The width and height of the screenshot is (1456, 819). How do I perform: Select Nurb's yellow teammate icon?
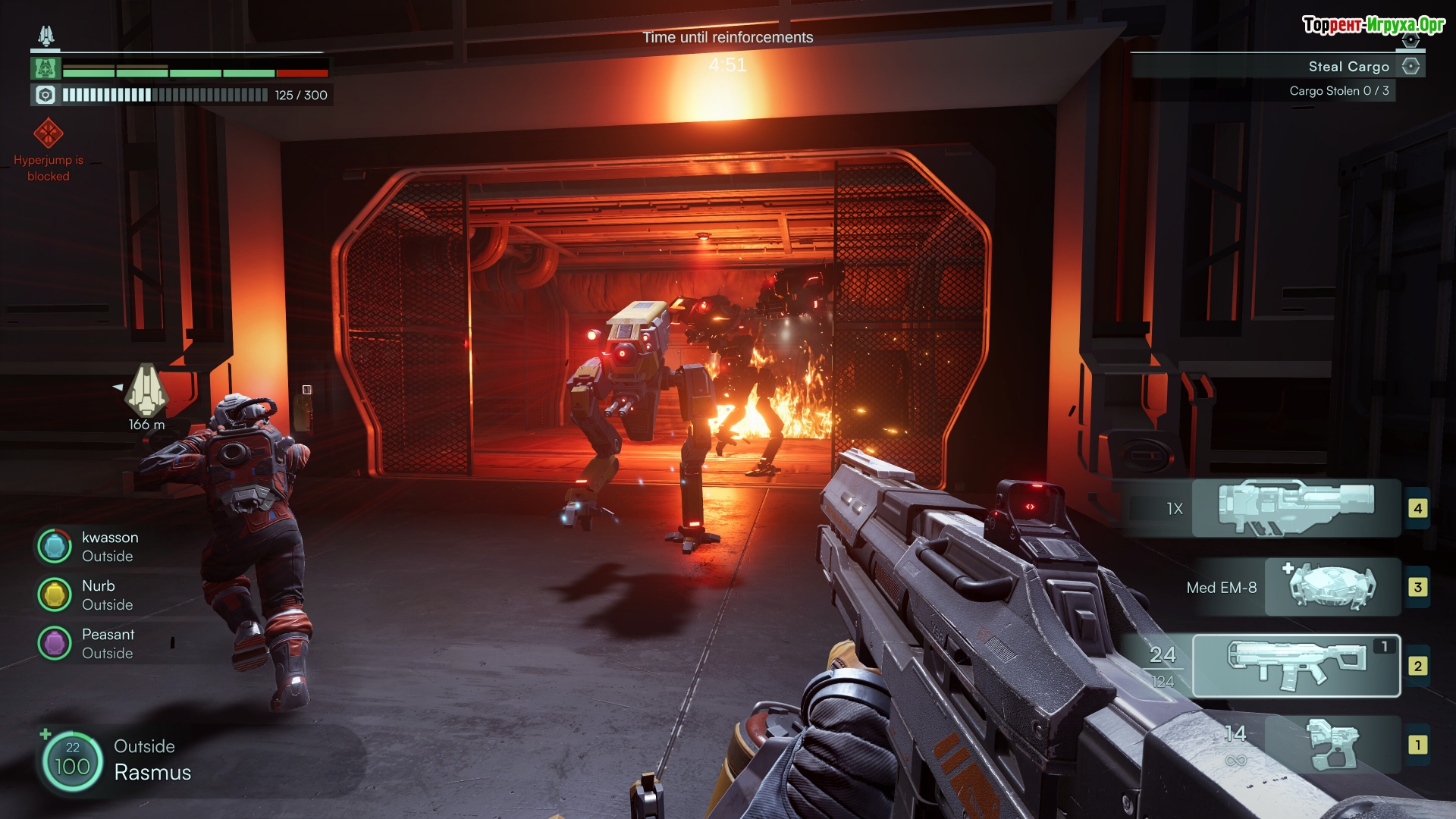(x=55, y=595)
